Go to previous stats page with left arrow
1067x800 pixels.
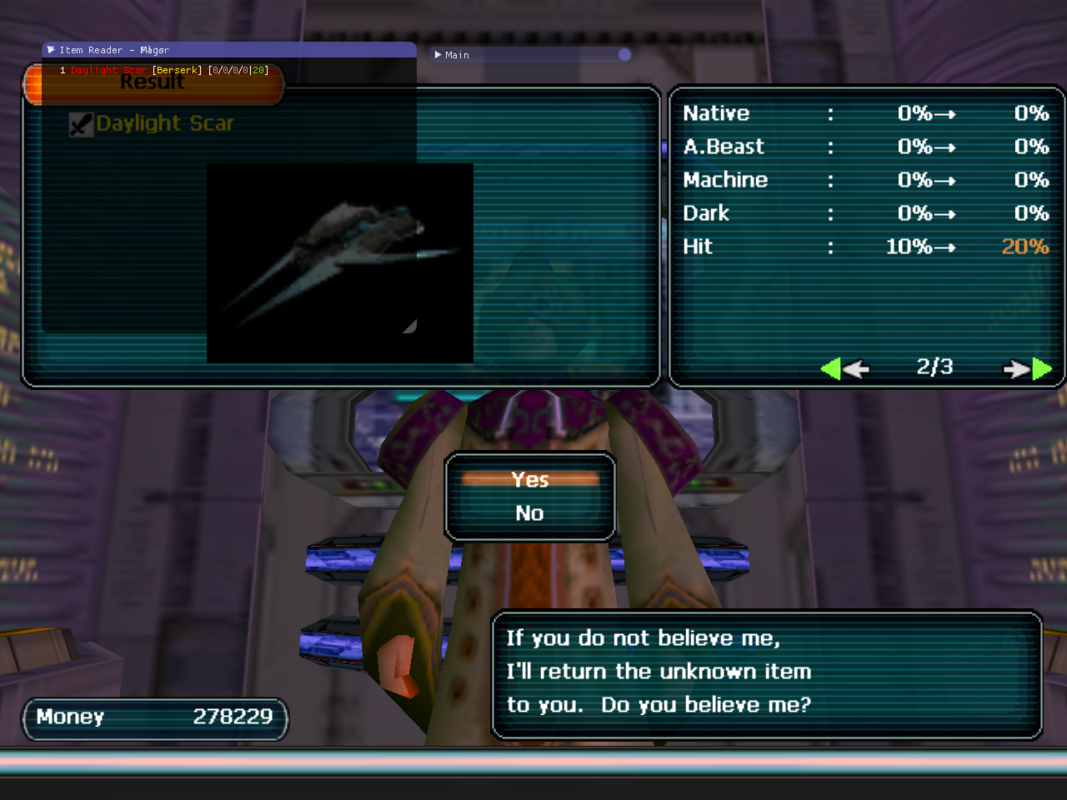pos(844,369)
